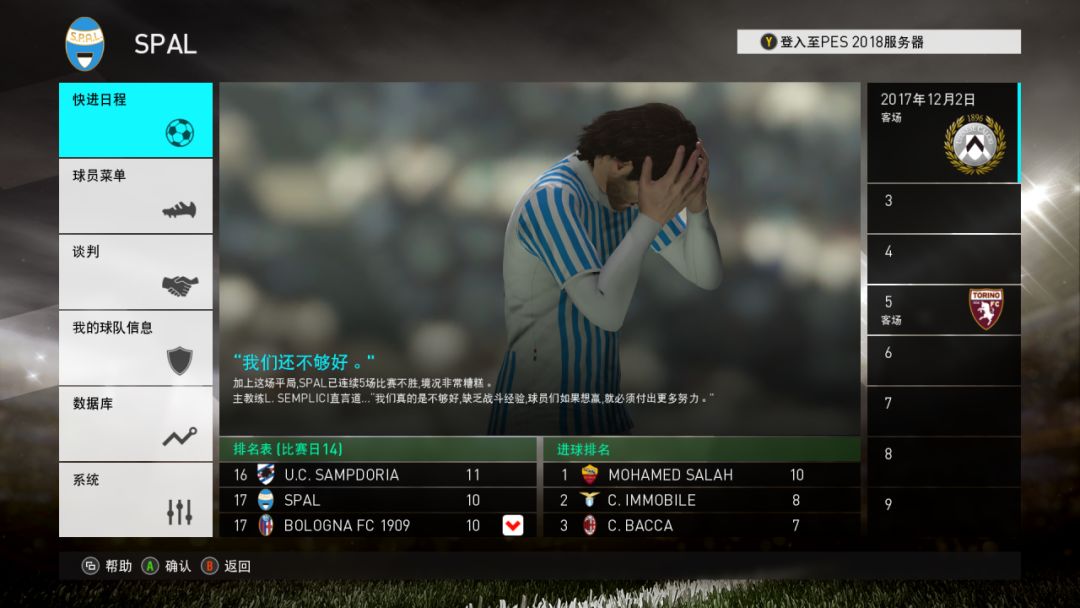Open the 球员菜单 player menu
Image resolution: width=1080 pixels, height=608 pixels.
(x=135, y=196)
